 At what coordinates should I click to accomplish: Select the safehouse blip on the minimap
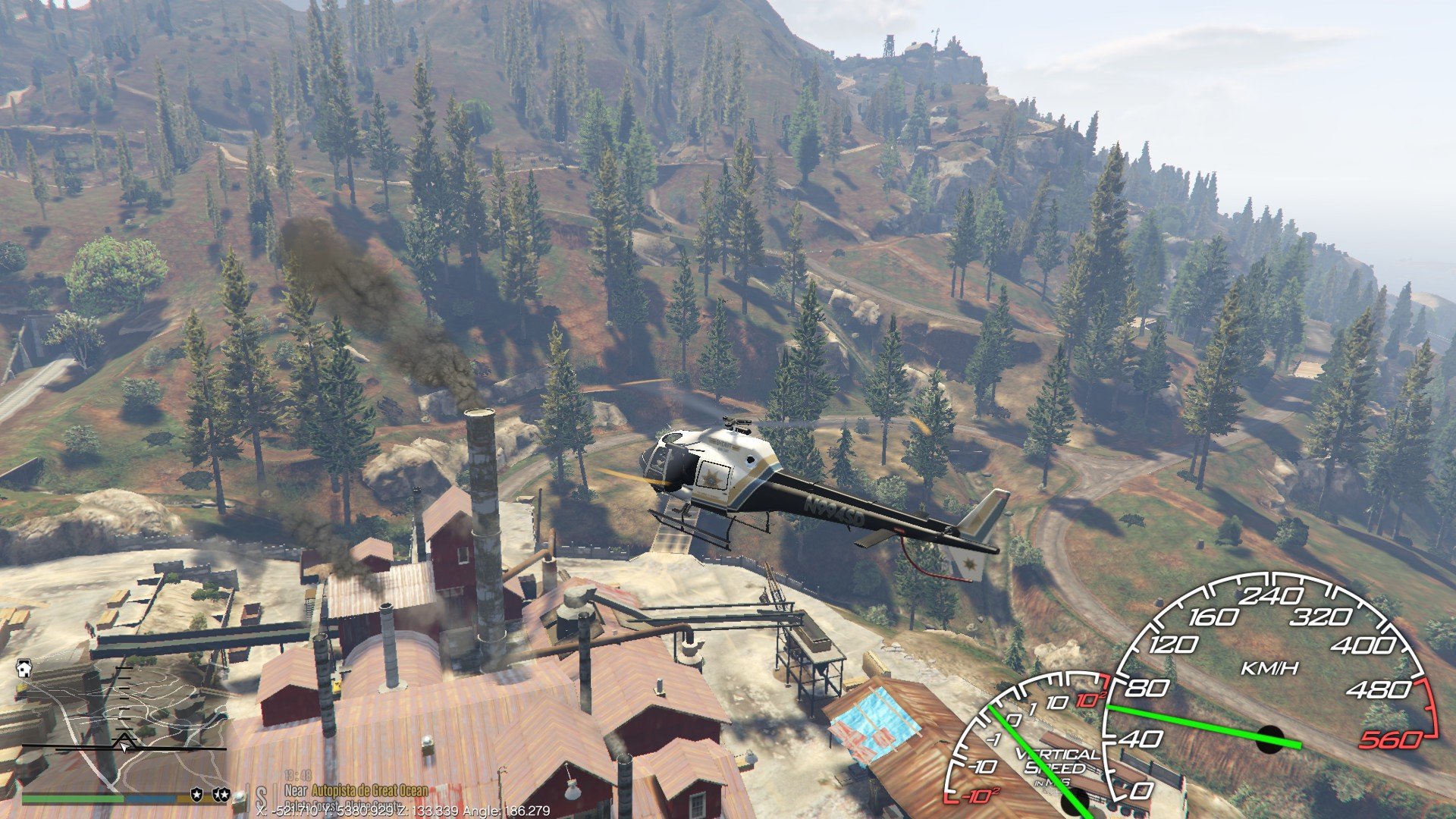[x=25, y=669]
